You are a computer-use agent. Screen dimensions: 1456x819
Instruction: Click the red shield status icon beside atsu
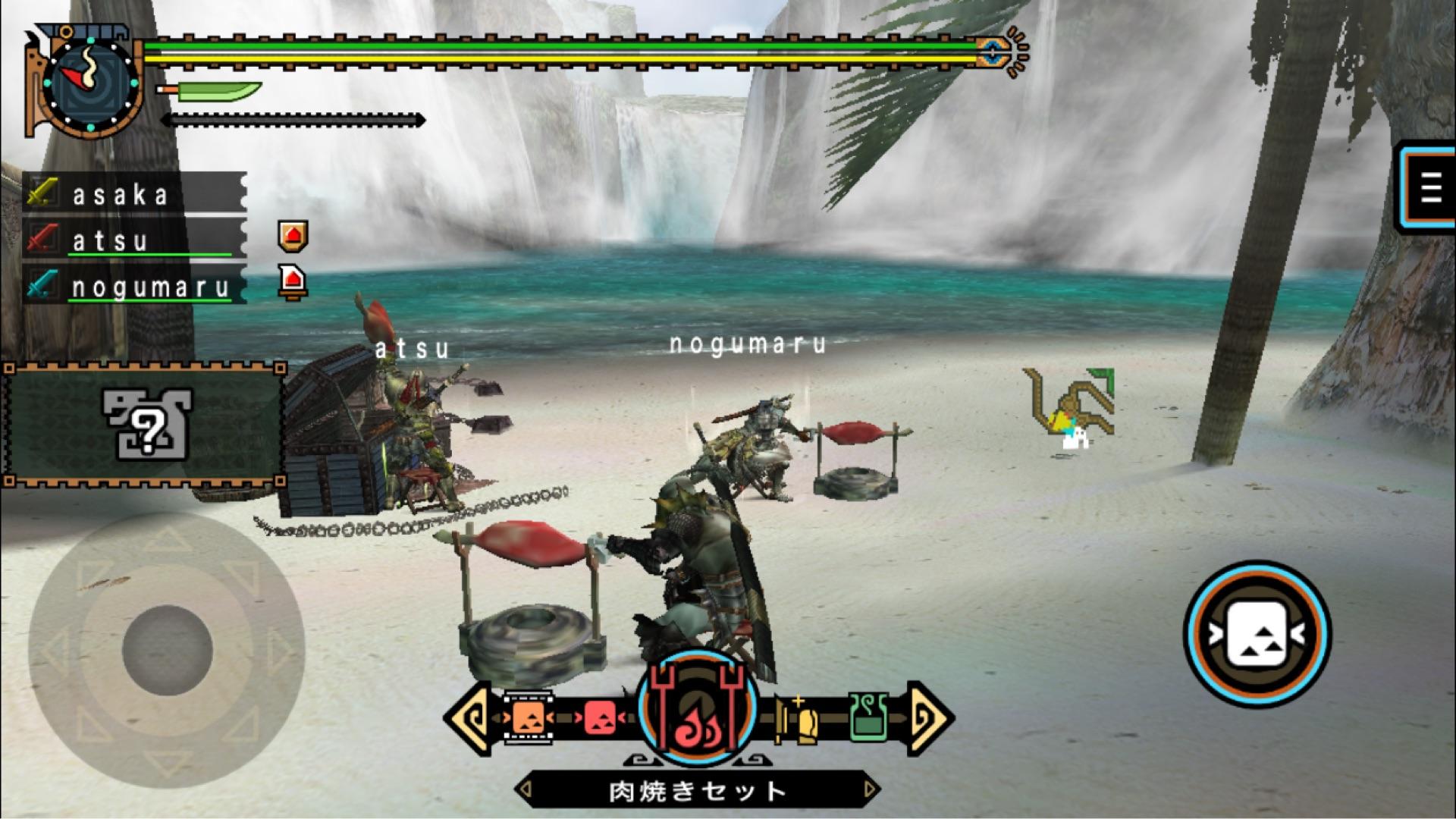pos(293,237)
